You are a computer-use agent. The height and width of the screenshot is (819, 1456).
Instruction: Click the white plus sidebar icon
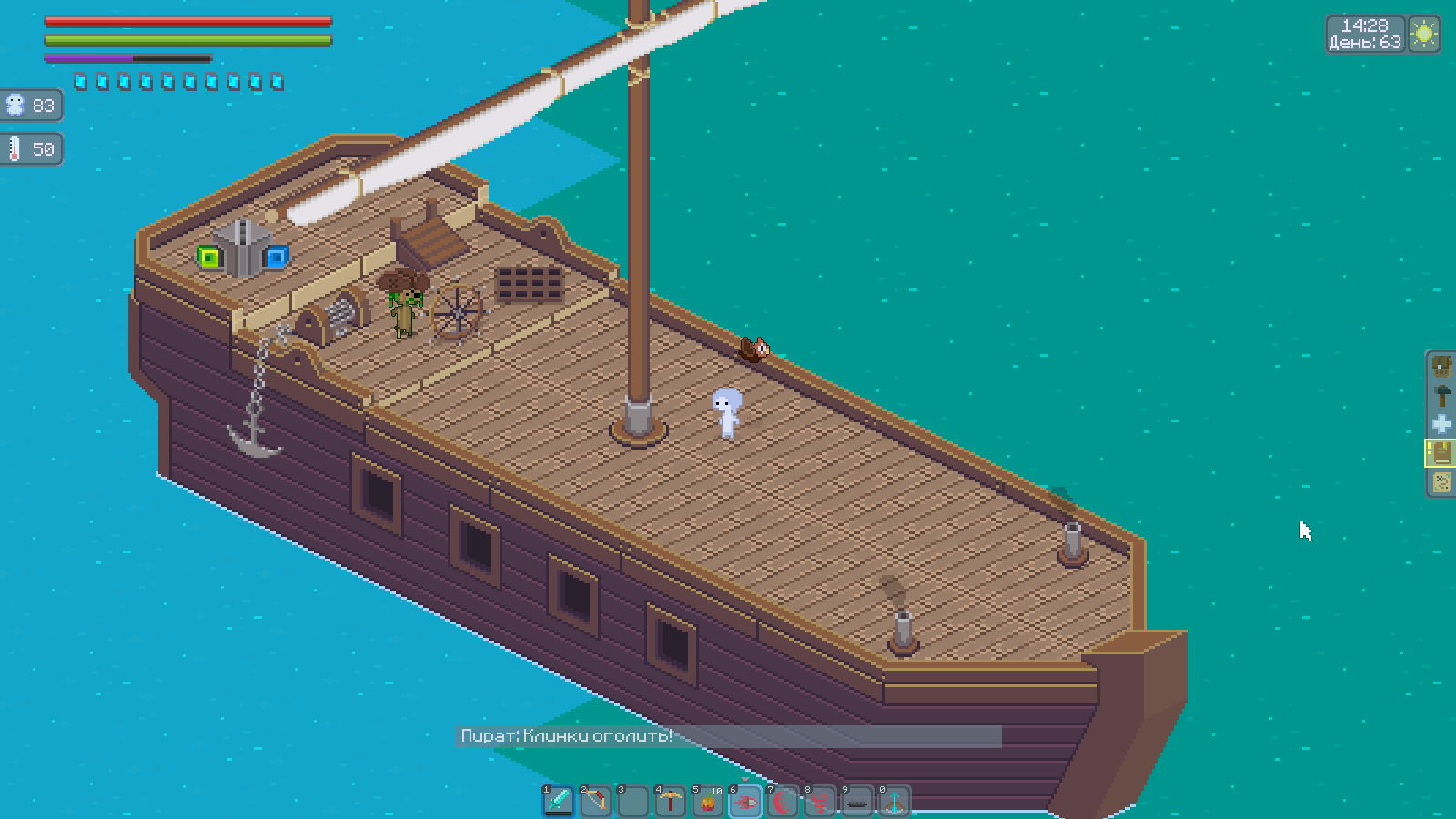point(1441,424)
